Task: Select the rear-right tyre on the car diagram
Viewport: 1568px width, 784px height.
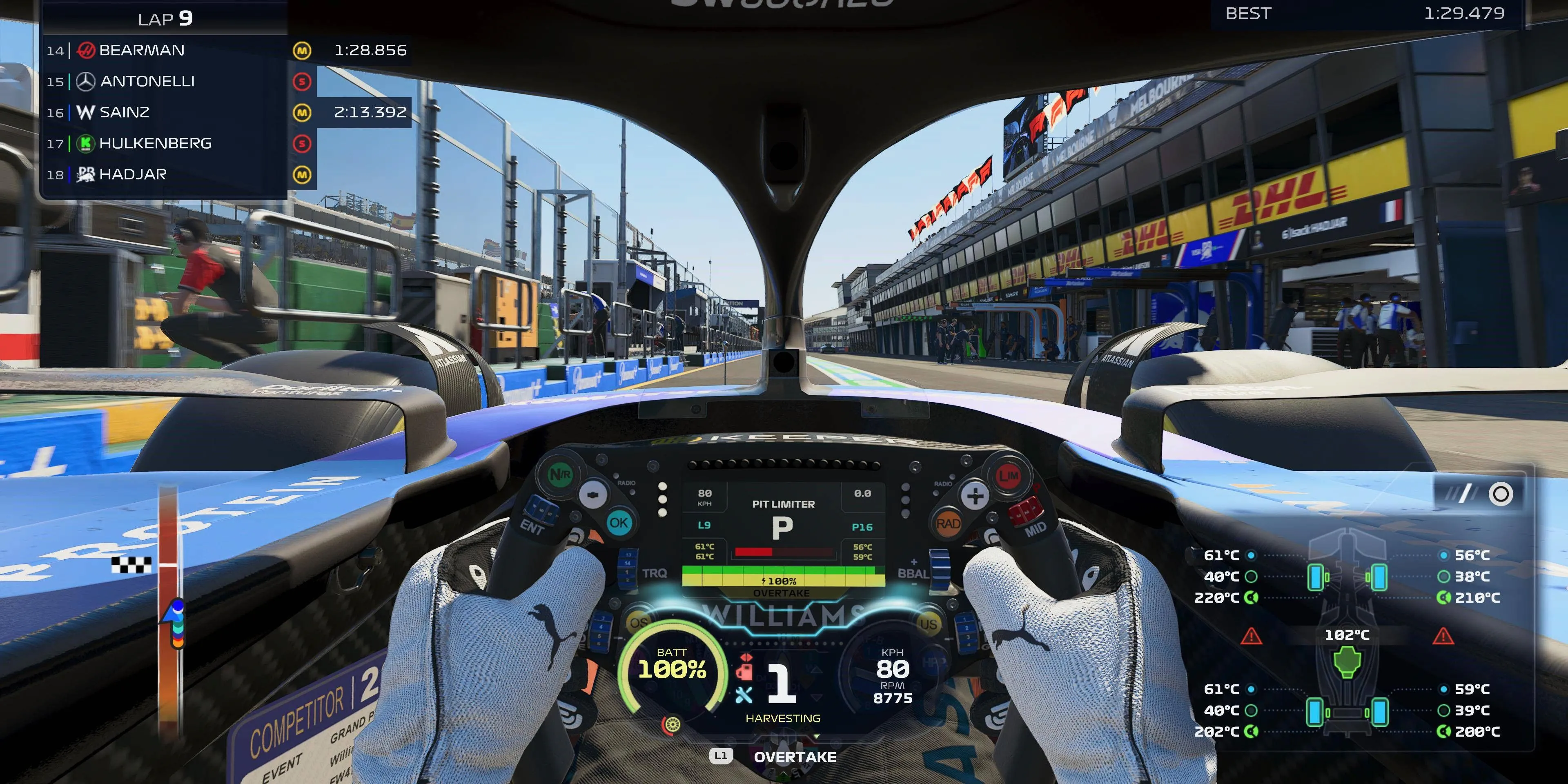Action: click(1379, 711)
